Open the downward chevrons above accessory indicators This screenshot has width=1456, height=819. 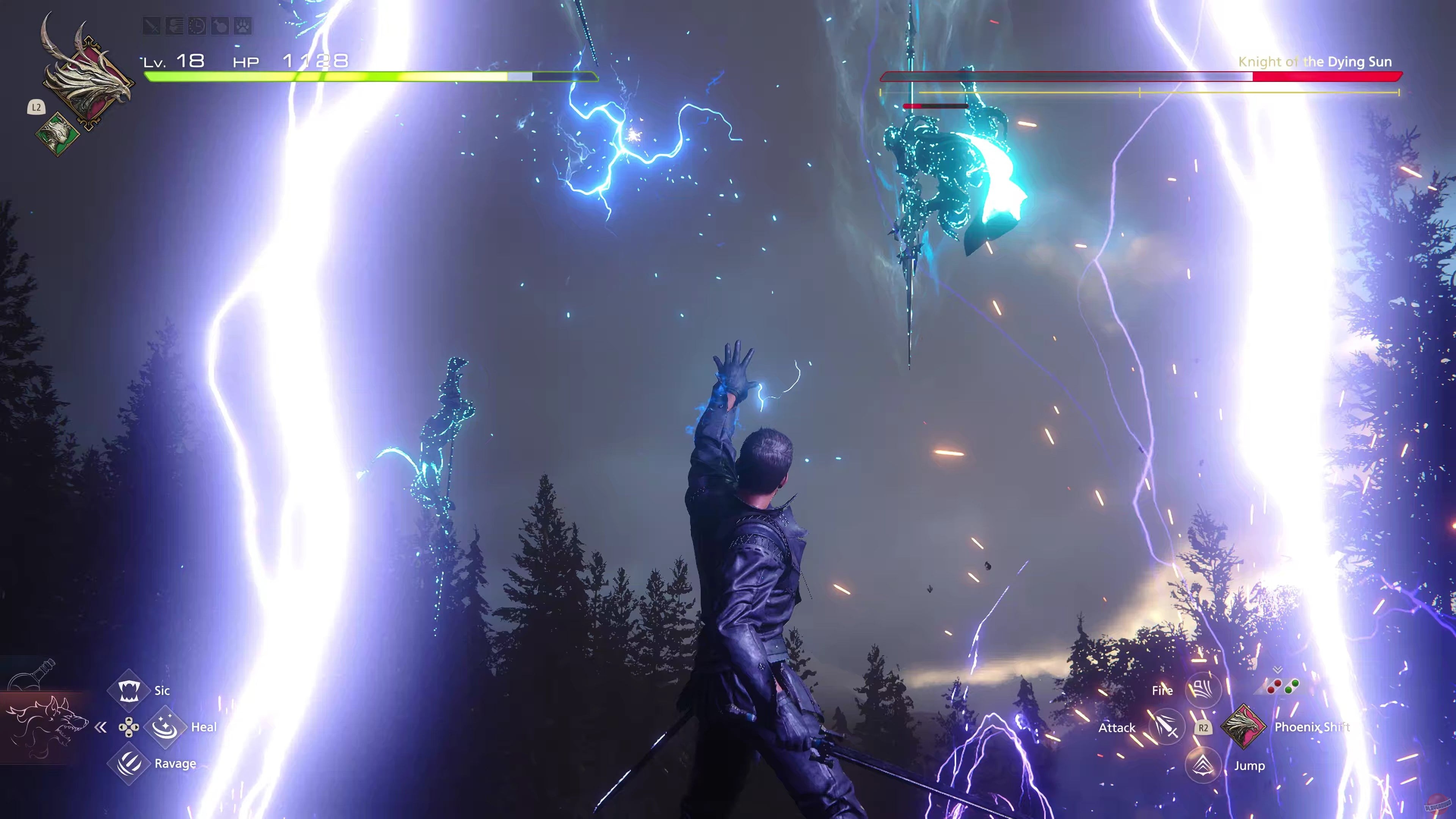click(1278, 670)
